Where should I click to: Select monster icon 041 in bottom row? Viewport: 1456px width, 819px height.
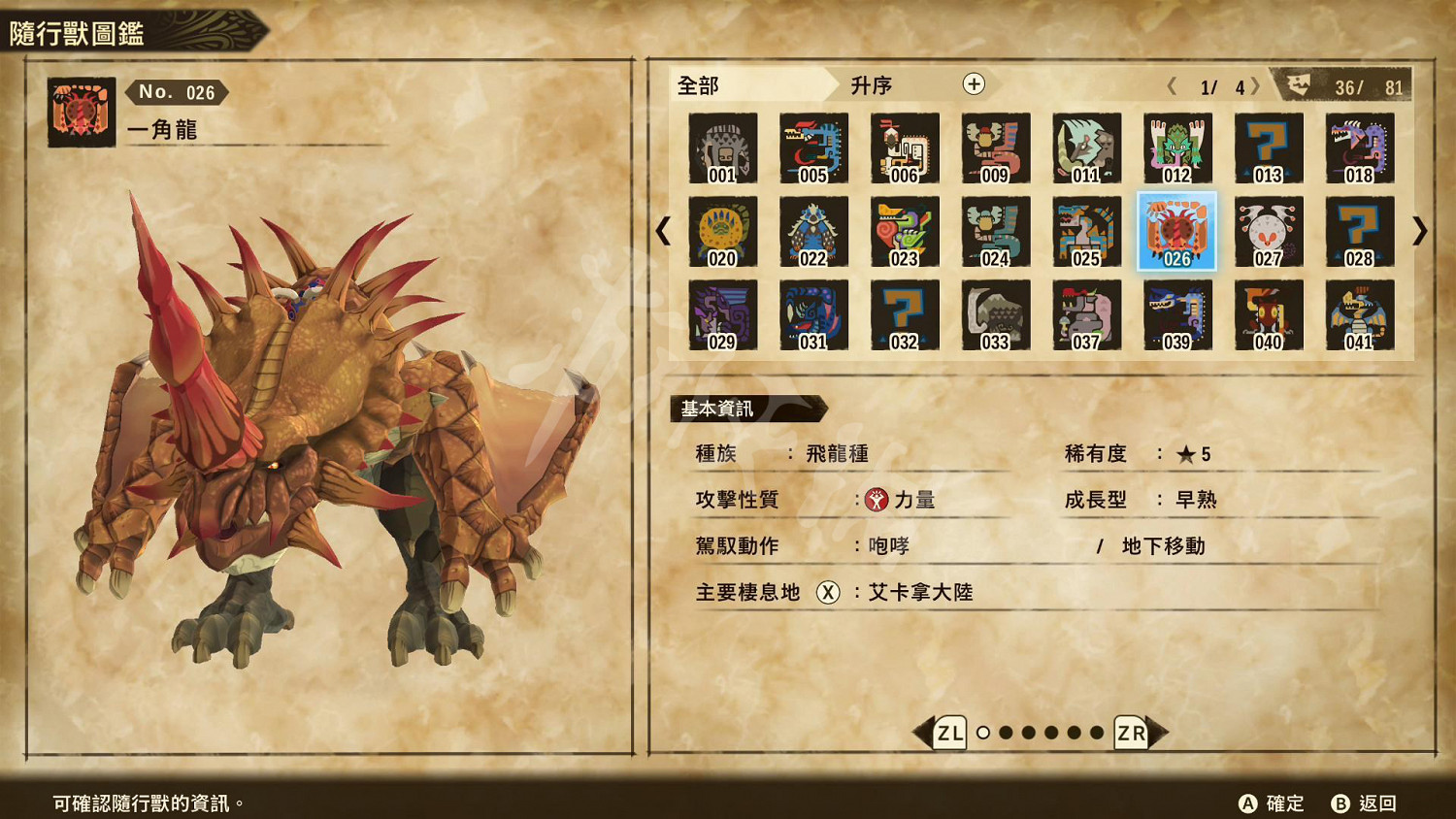[1358, 315]
